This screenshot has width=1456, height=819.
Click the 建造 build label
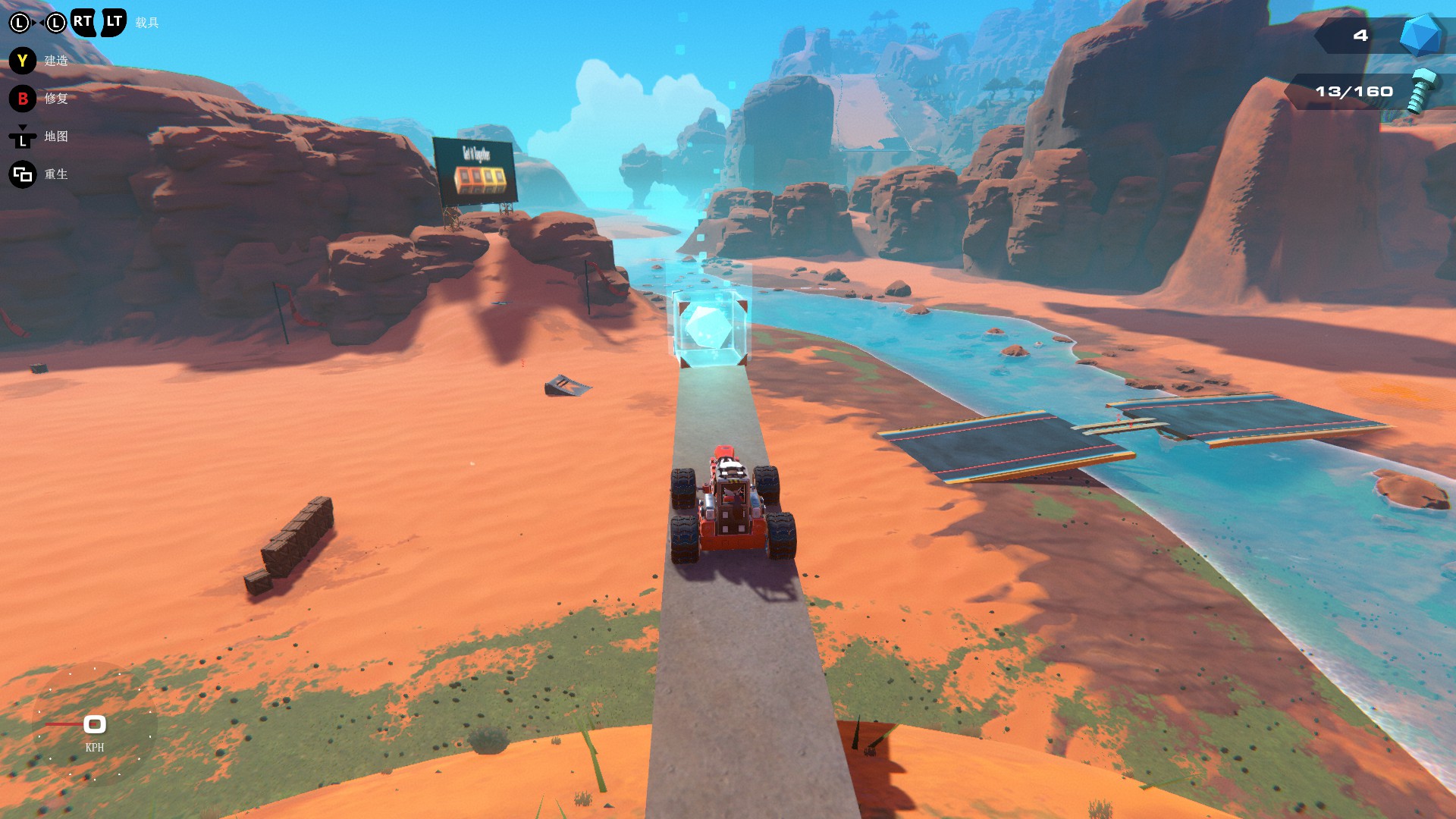click(x=57, y=61)
